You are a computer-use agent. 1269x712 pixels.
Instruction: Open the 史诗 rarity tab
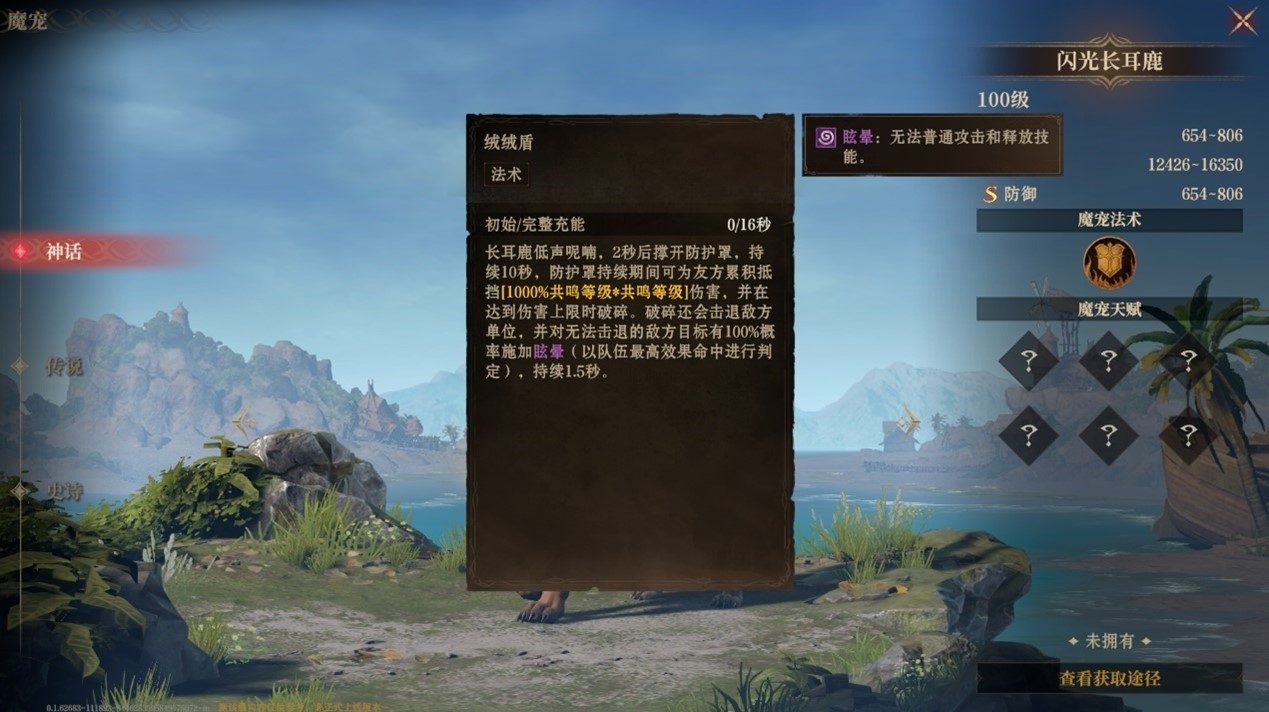62,490
